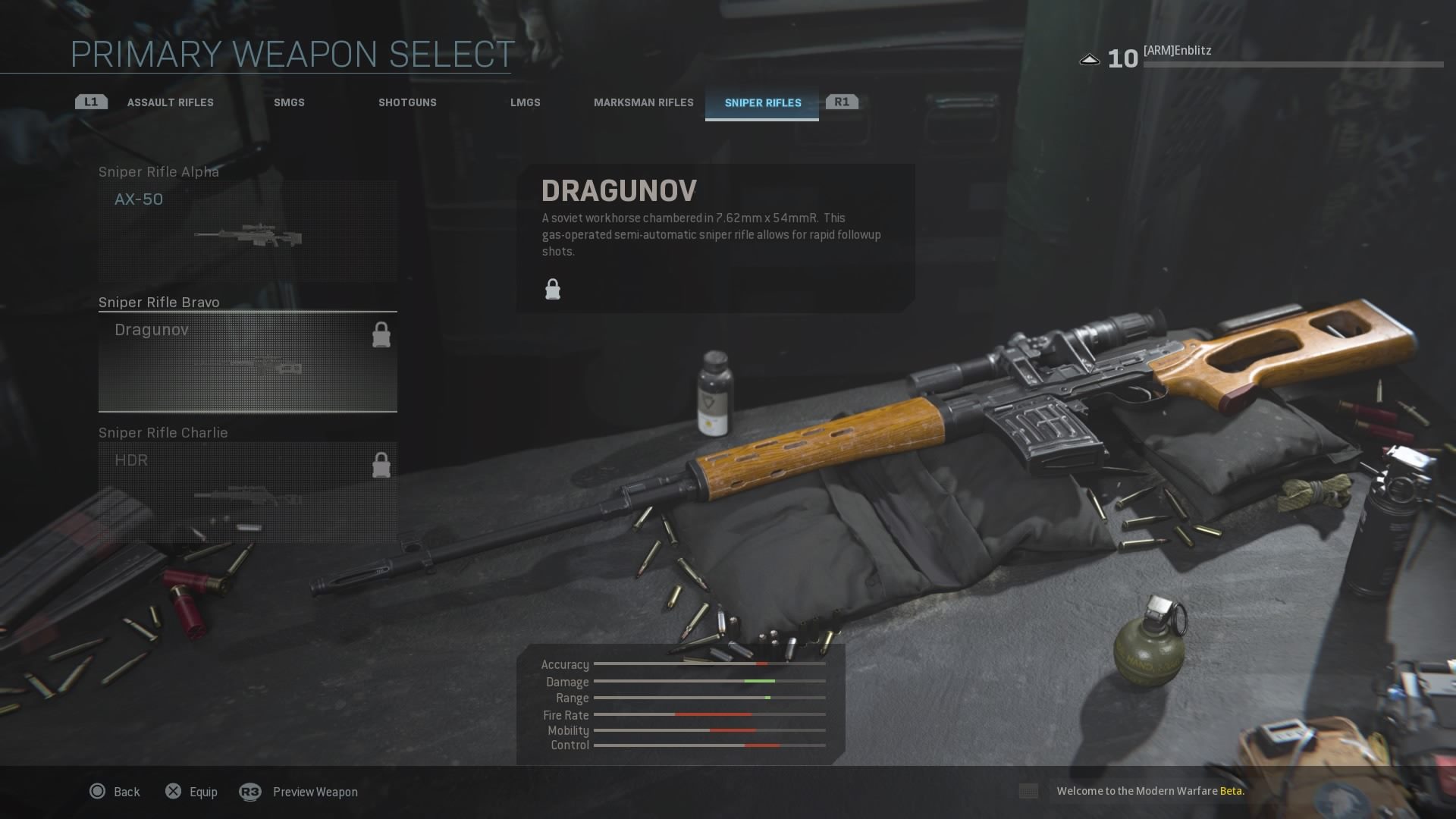
Task: Click the L1 tab-switch icon
Action: pyautogui.click(x=89, y=101)
